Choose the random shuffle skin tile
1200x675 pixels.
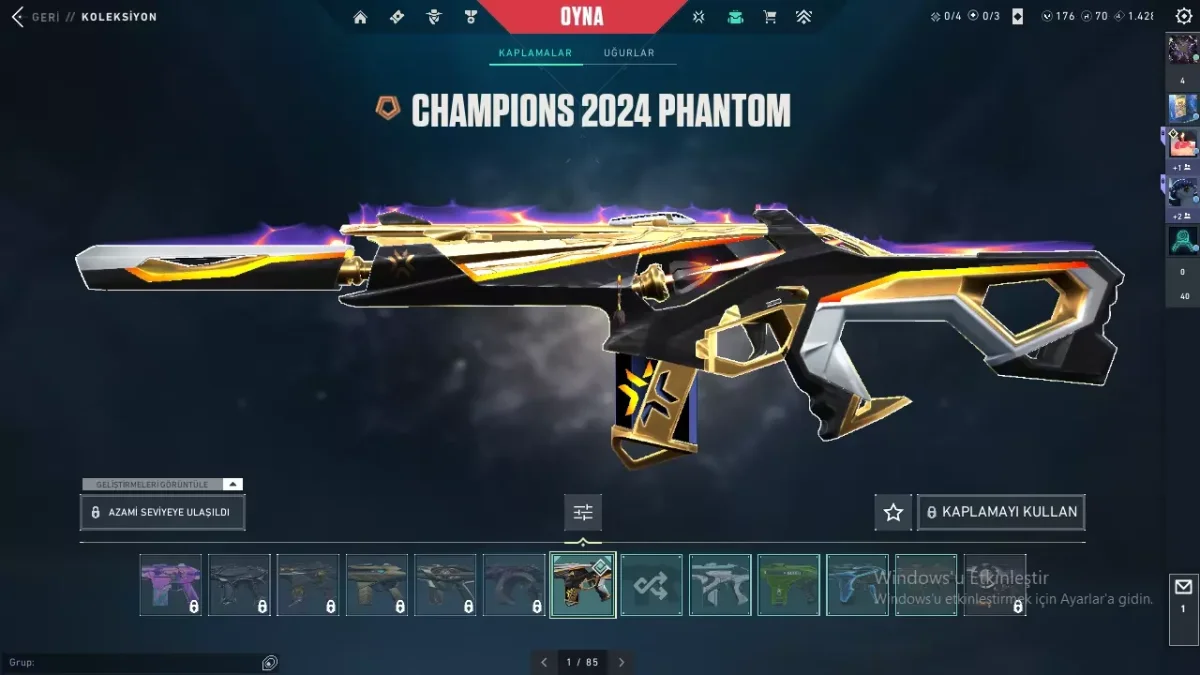651,584
